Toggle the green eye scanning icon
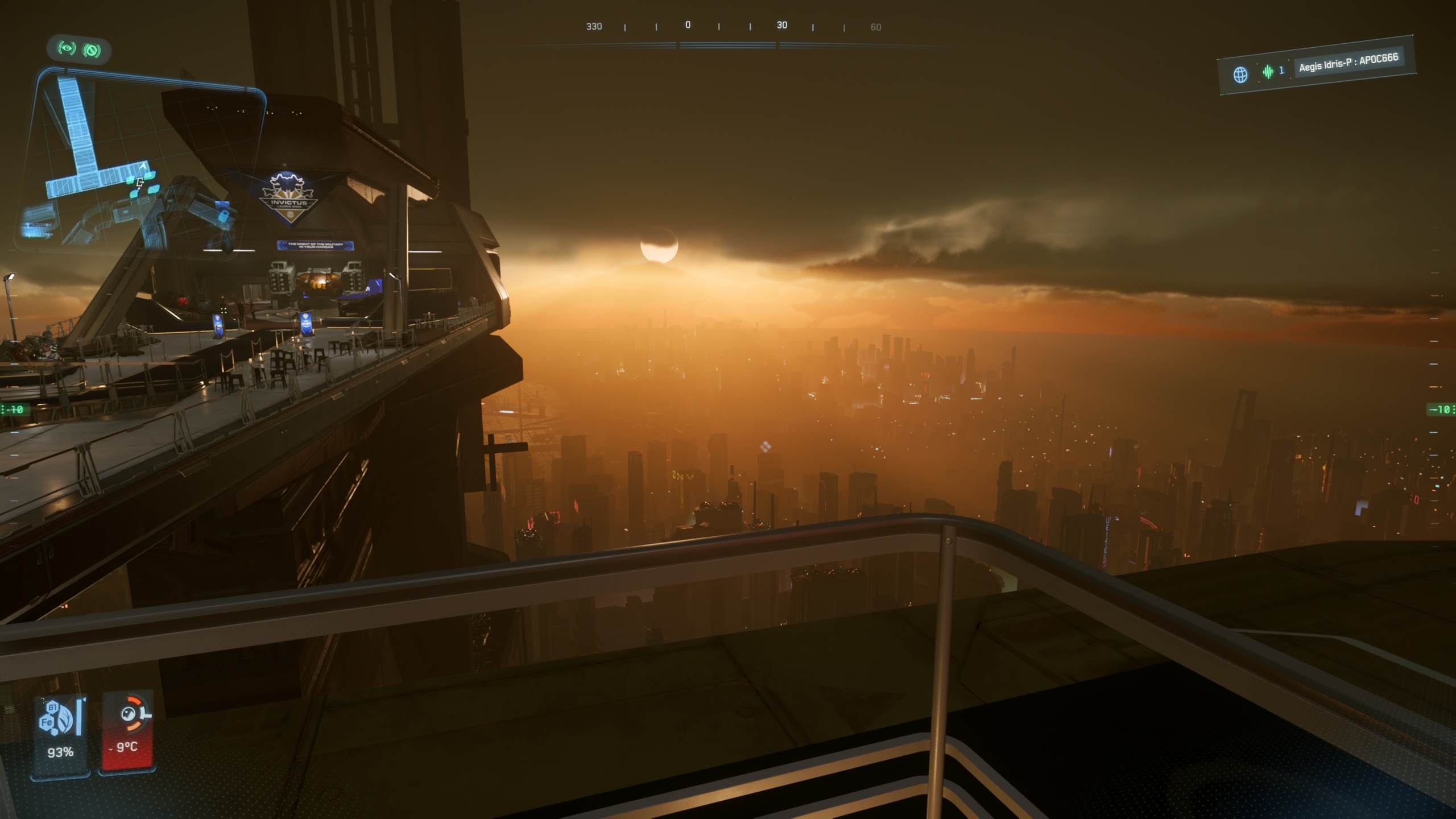Image resolution: width=1456 pixels, height=819 pixels. point(67,48)
